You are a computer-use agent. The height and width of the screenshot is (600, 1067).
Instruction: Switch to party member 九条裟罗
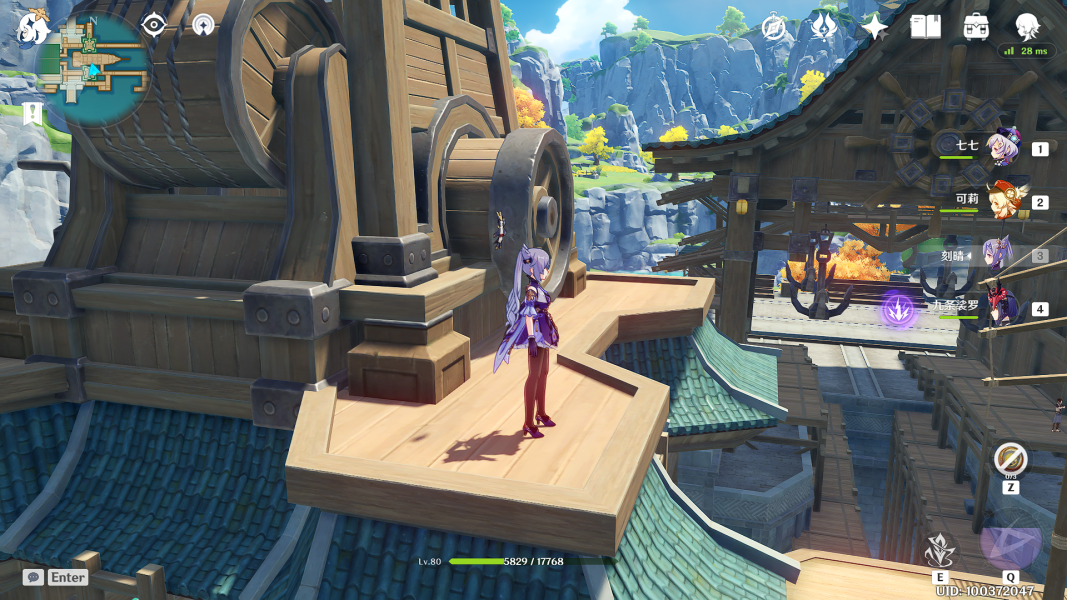[x=1003, y=308]
